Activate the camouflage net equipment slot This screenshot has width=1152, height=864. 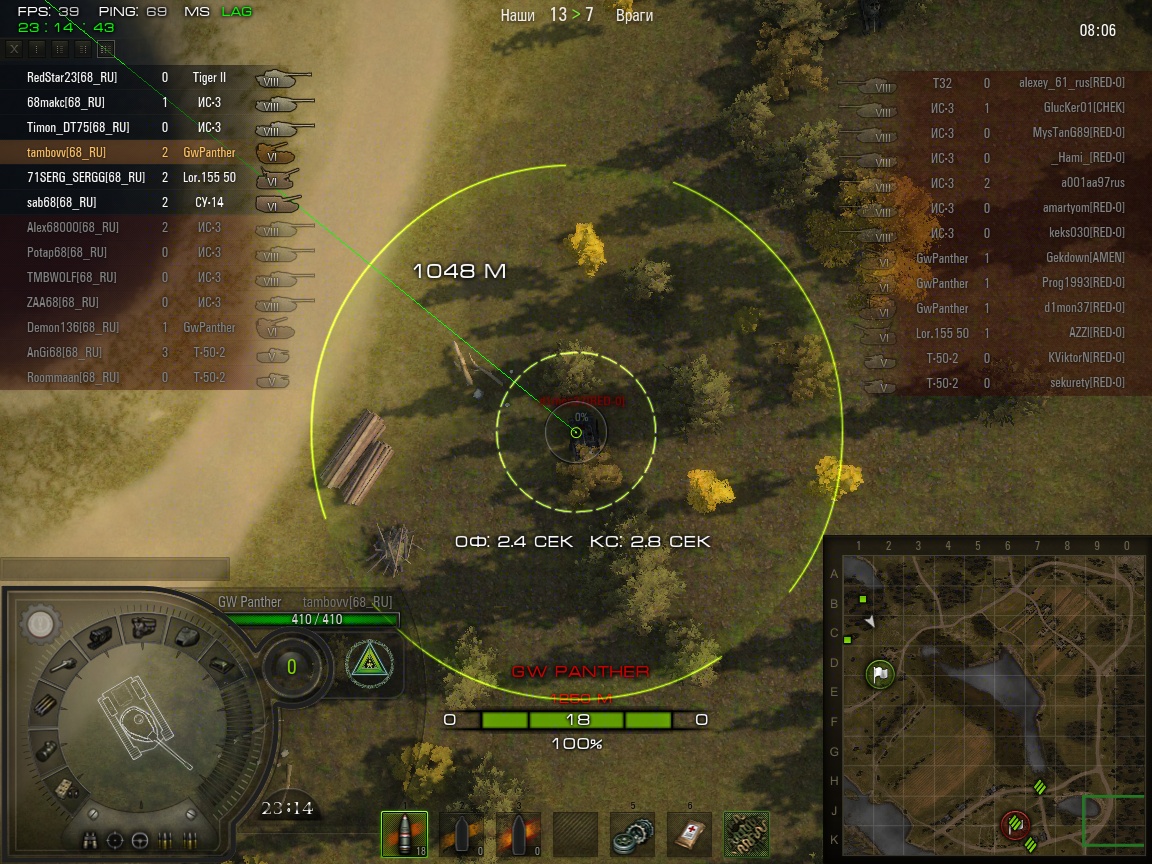tap(746, 834)
